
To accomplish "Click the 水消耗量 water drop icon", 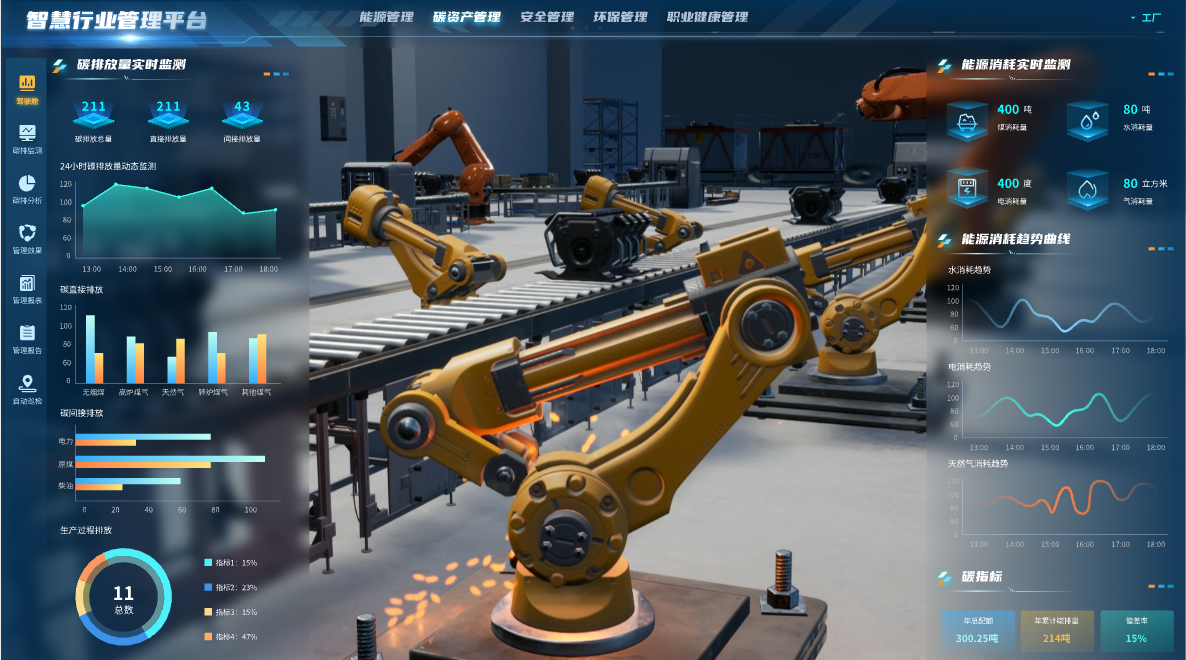I will click(1087, 120).
